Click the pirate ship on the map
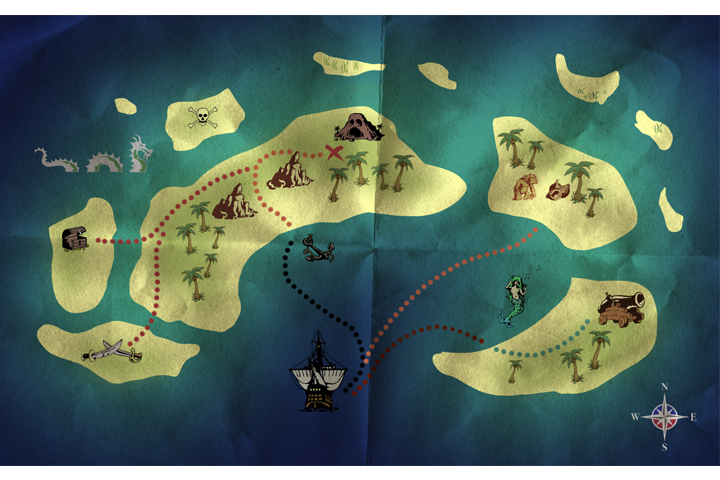The image size is (720, 480). [x=317, y=372]
